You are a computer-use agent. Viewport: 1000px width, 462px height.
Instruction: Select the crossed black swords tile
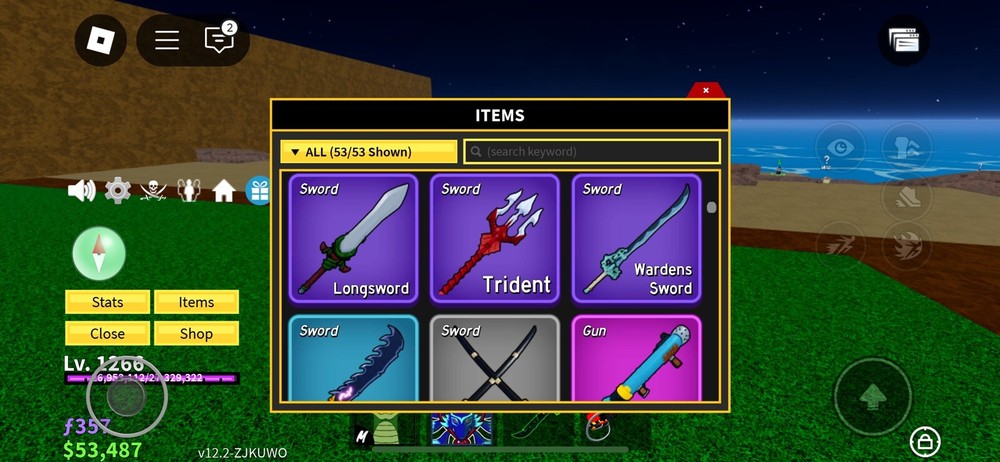[494, 358]
